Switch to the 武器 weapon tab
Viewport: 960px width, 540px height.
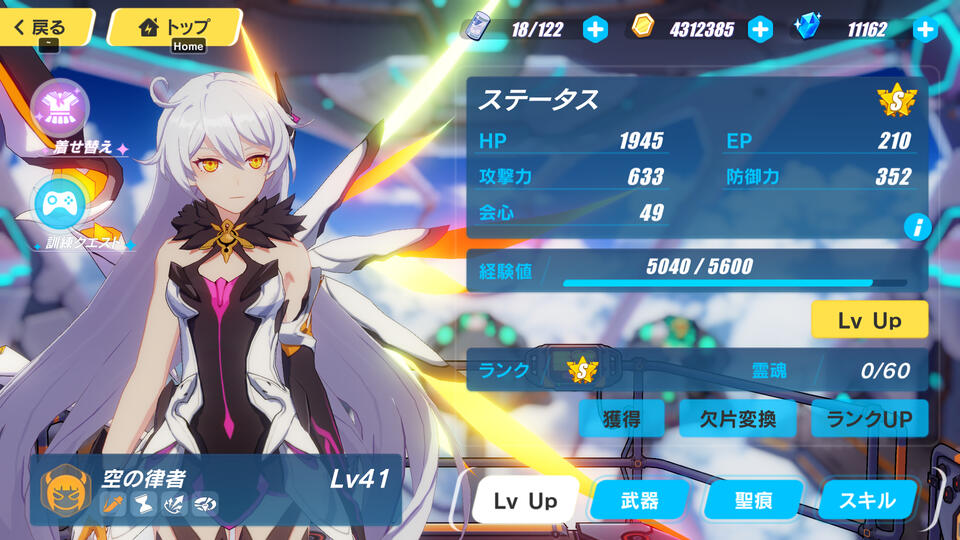tap(639, 500)
